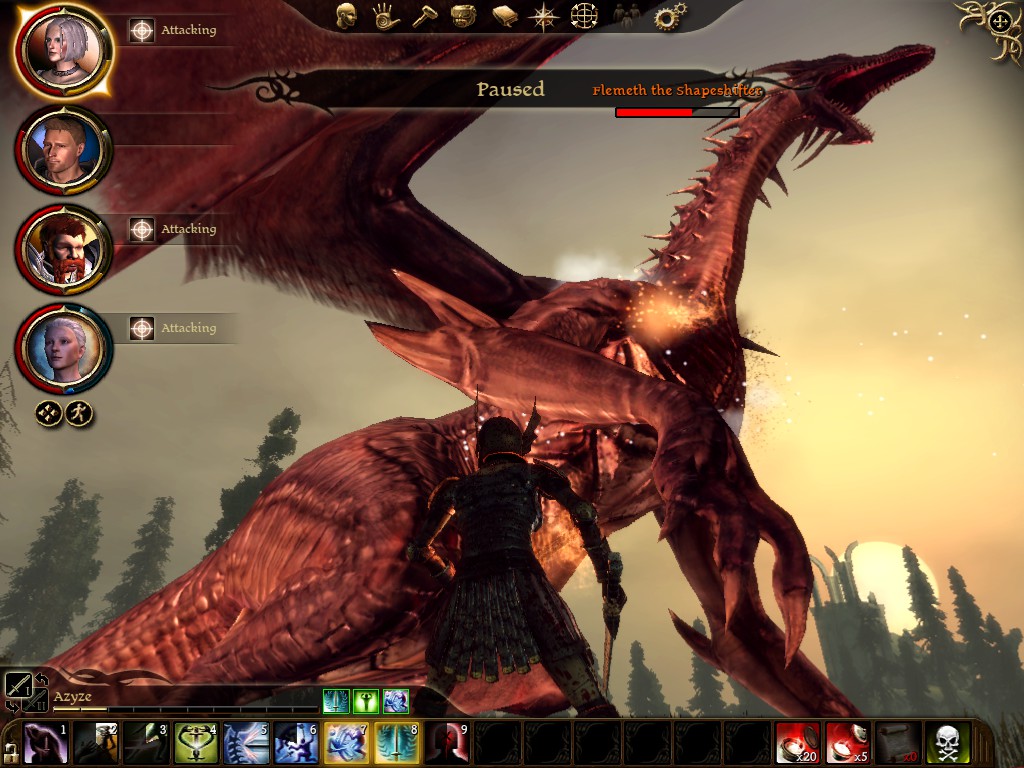Activate the ability in hotbar slot 4
Image resolution: width=1024 pixels, height=768 pixels.
pyautogui.click(x=197, y=743)
